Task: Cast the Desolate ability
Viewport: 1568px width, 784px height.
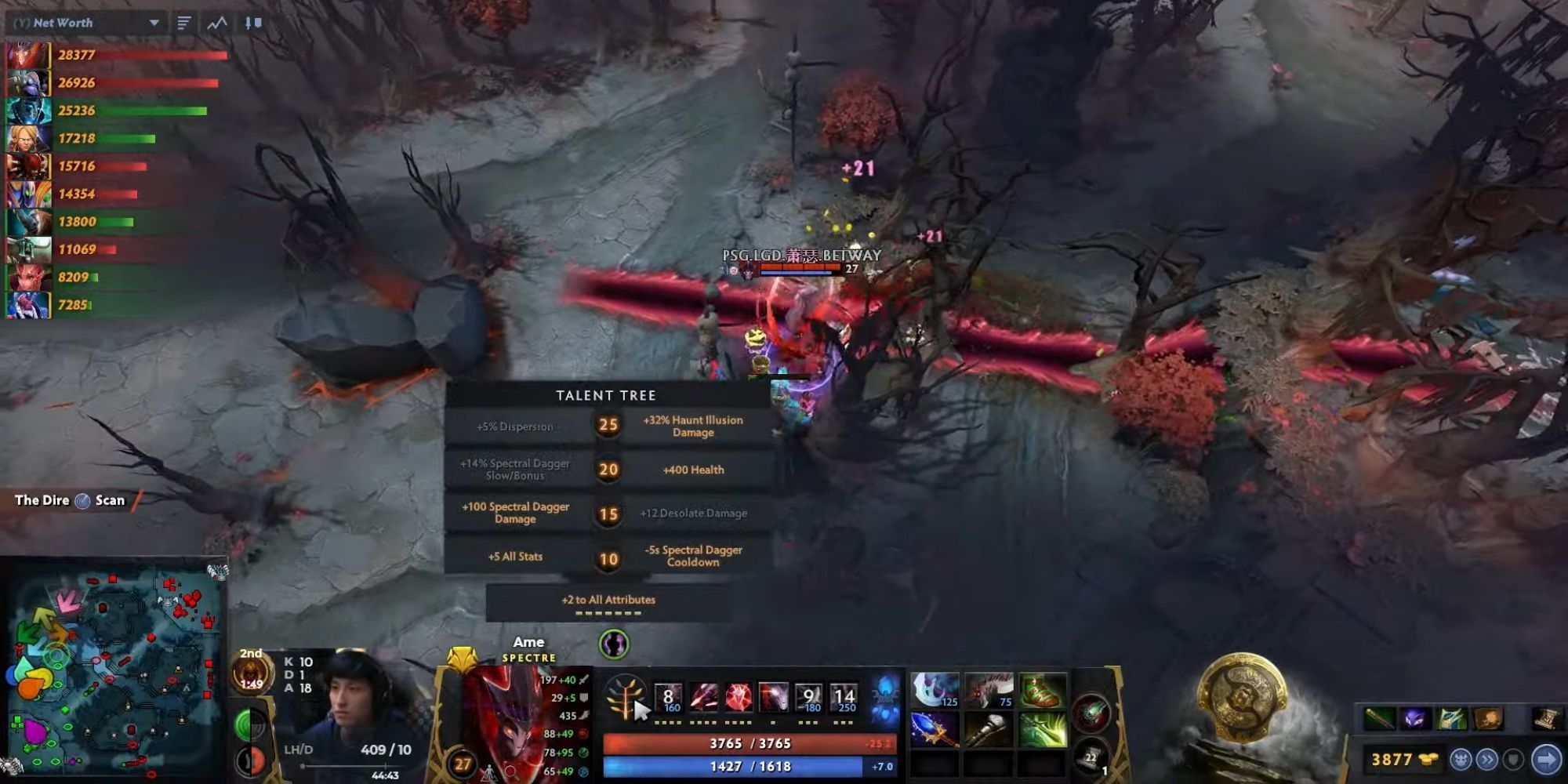Action: [x=703, y=697]
